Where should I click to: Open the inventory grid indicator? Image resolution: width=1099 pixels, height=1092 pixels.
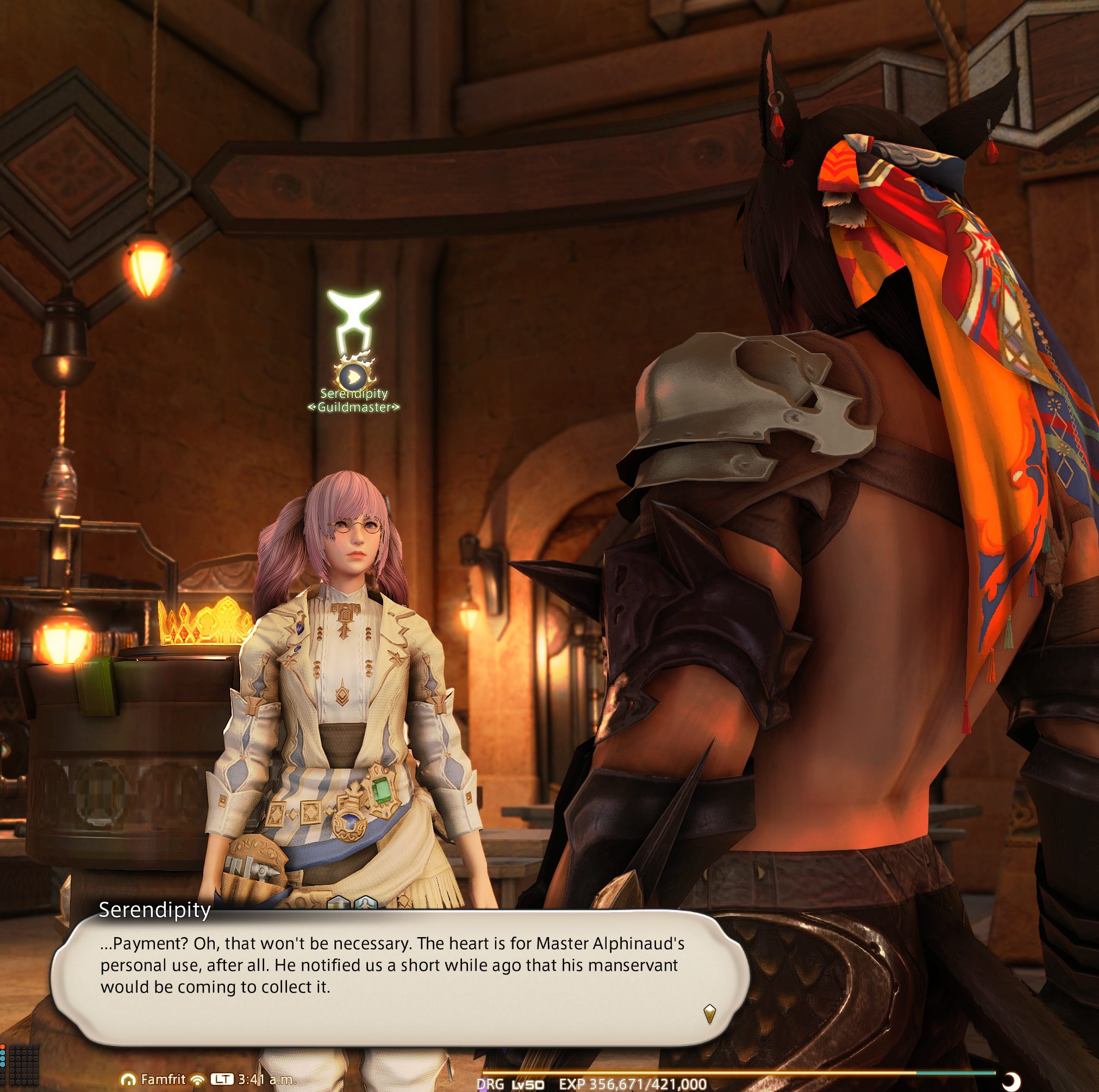pos(24,1064)
